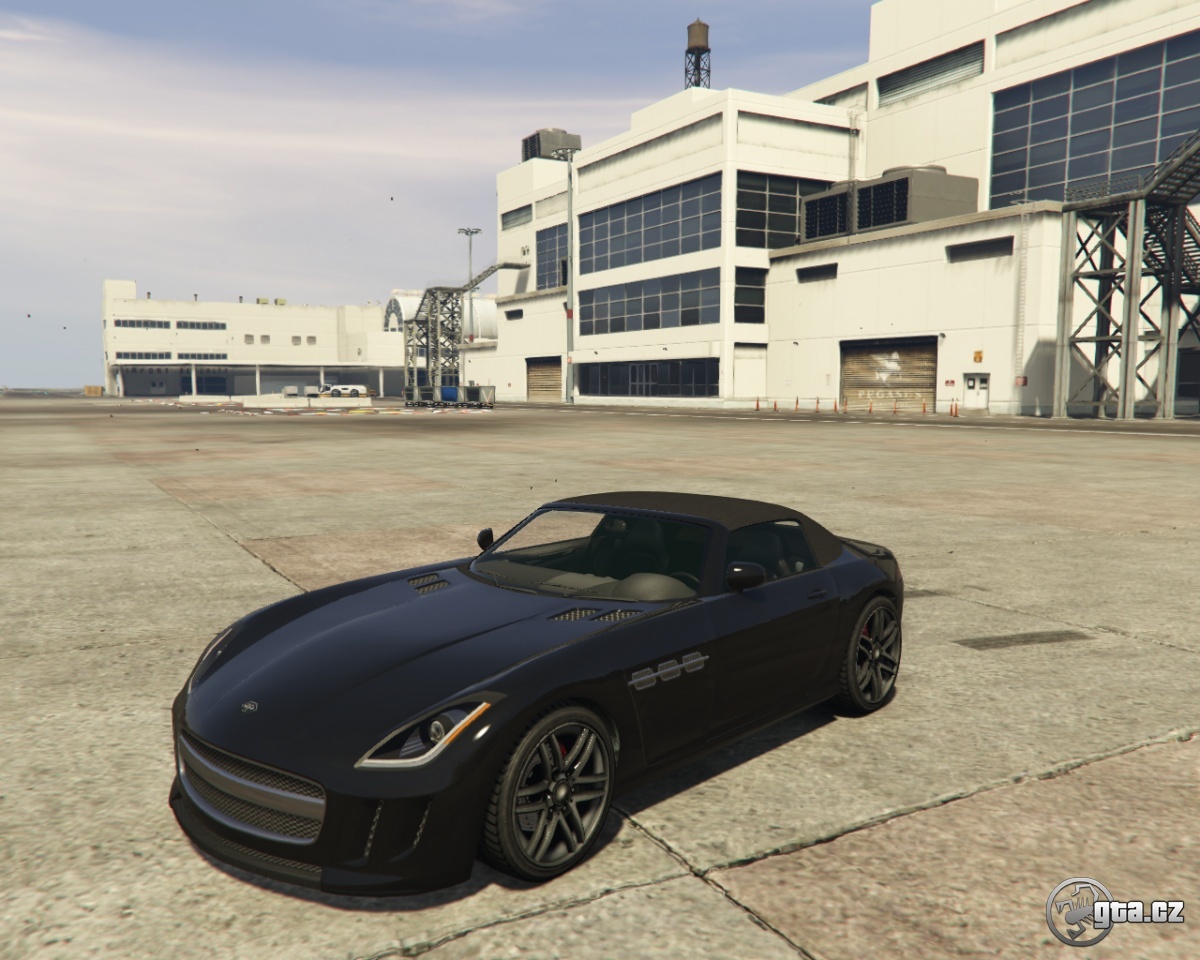Viewport: 1200px width, 960px height.
Task: Click the gta.cz watermark logo
Action: (1114, 911)
